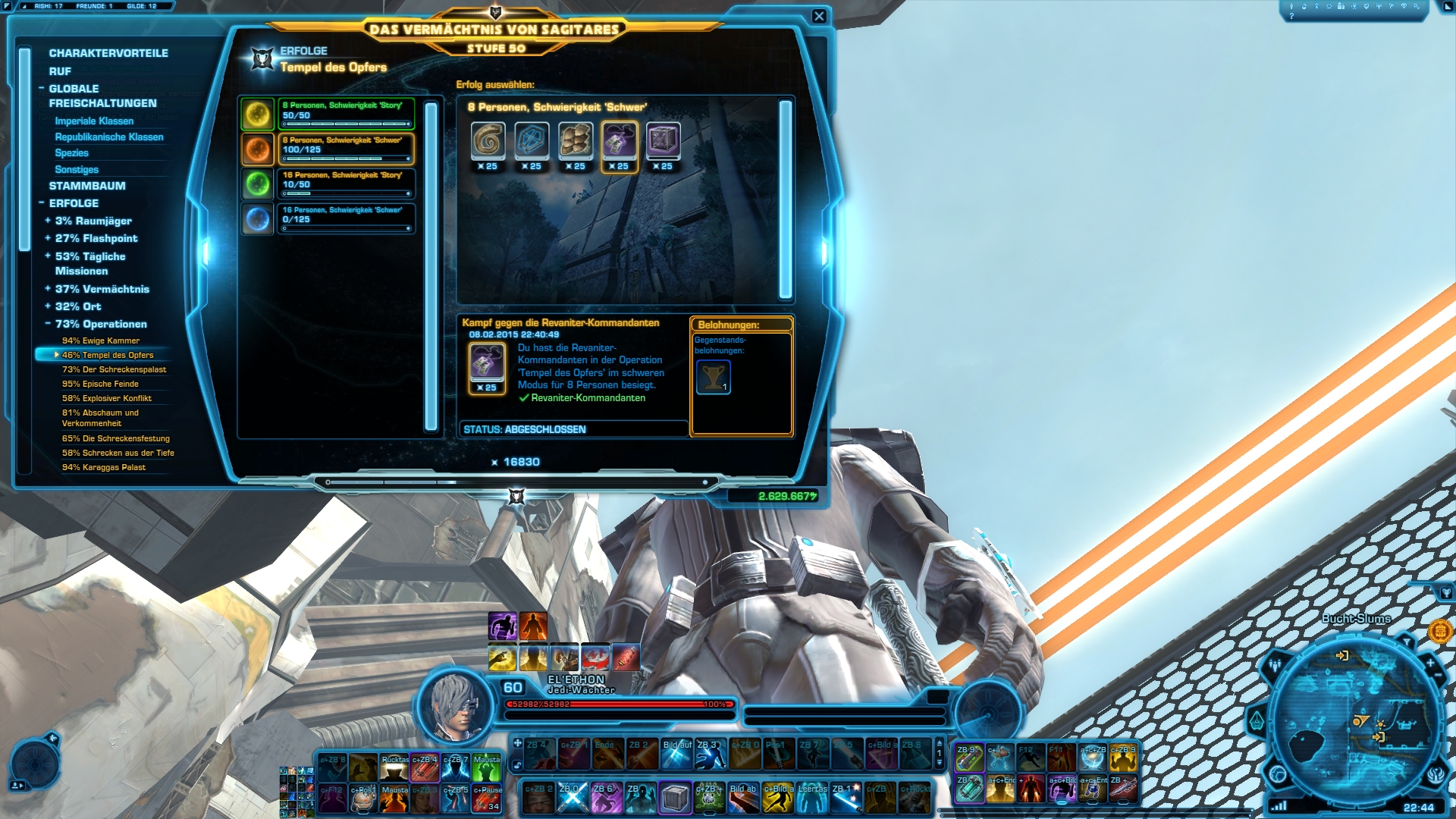The width and height of the screenshot is (1456, 819).
Task: Select Der Schreckenspalast achievements
Action: 114,370
